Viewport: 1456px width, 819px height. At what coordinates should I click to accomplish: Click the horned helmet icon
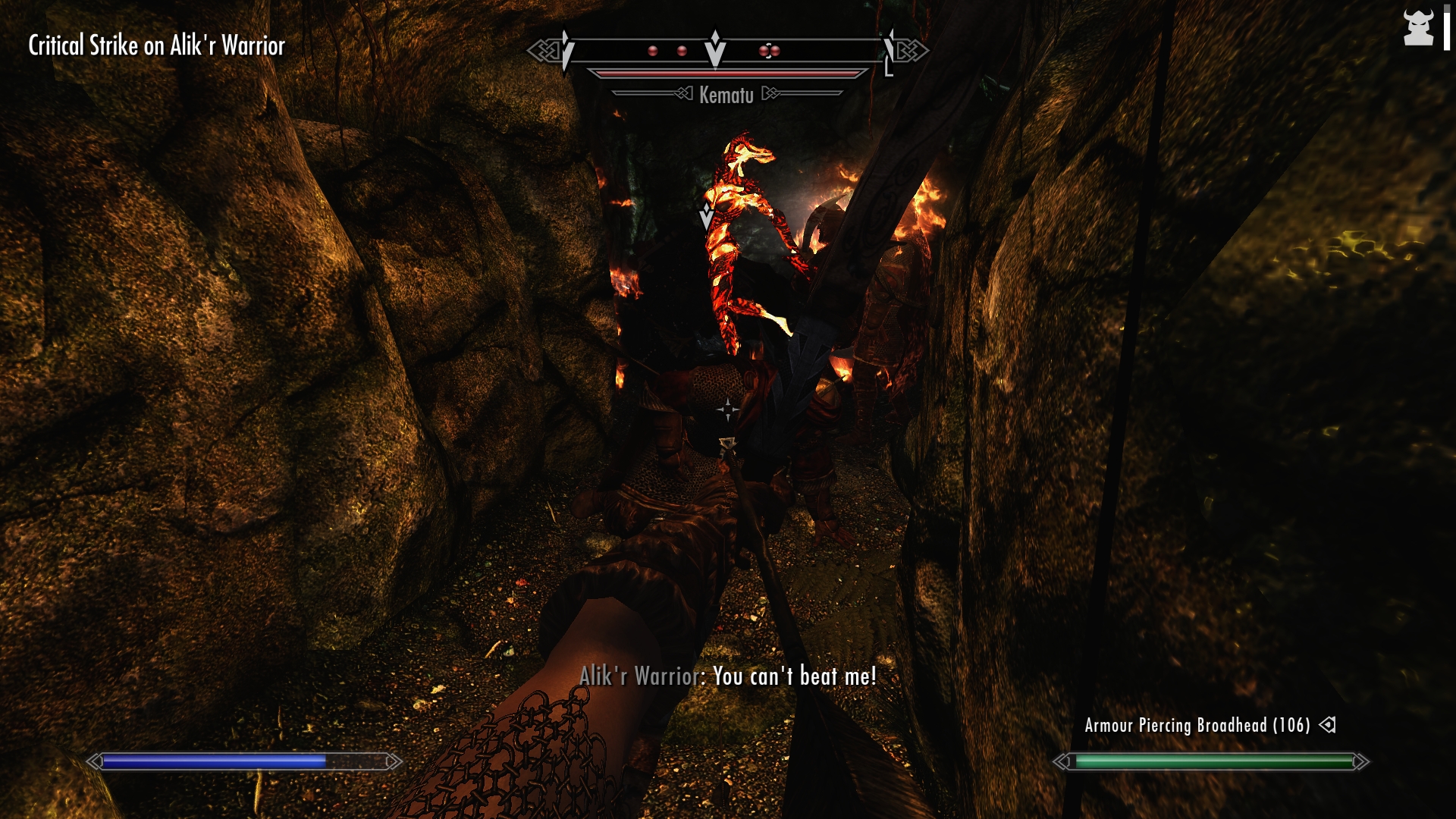1418,28
